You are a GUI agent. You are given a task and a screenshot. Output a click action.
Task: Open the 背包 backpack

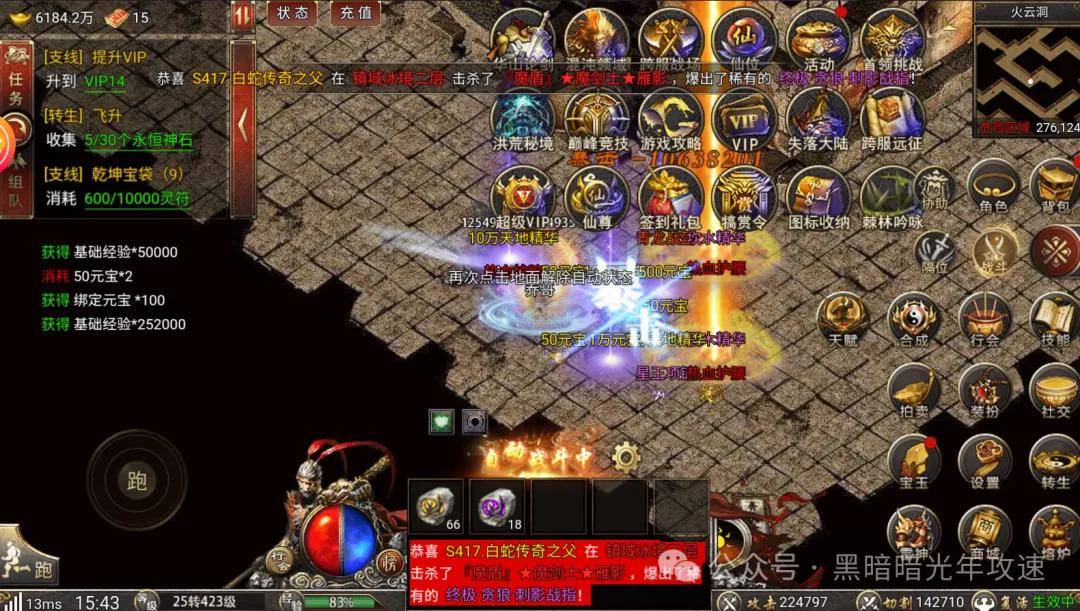pyautogui.click(x=1055, y=187)
